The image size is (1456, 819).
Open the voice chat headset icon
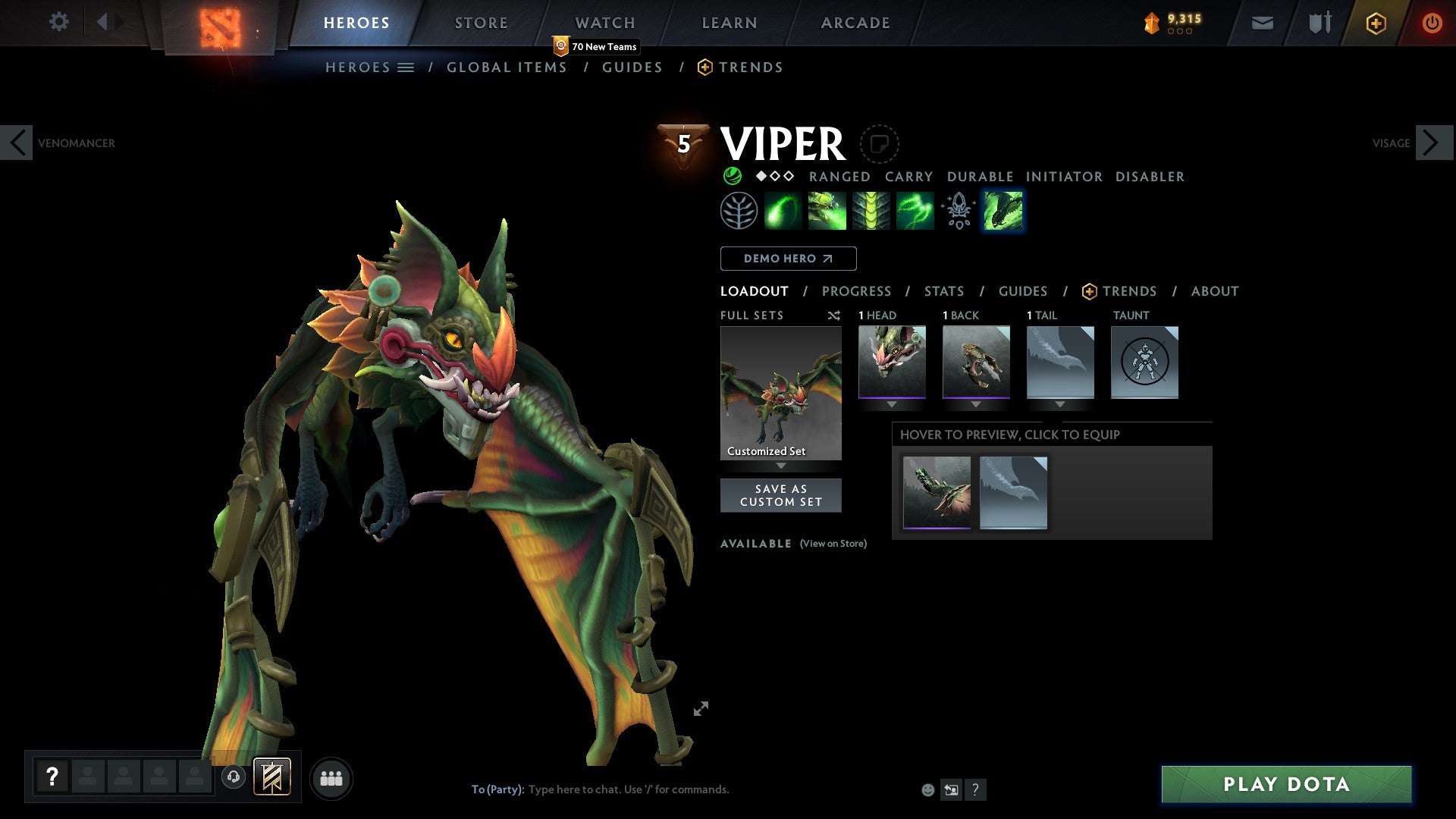[x=234, y=777]
